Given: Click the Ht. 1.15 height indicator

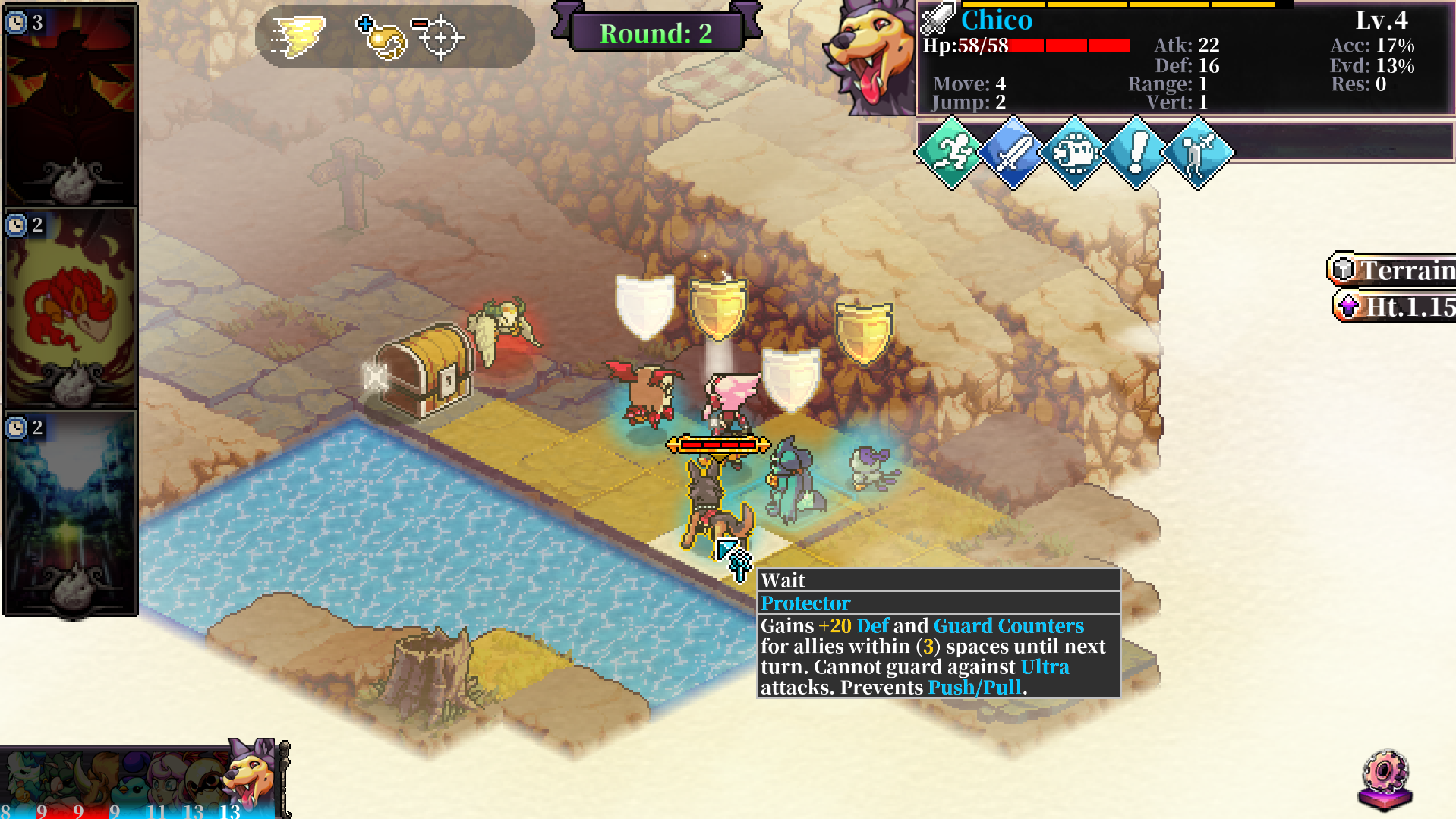Looking at the screenshot, I should [1397, 307].
